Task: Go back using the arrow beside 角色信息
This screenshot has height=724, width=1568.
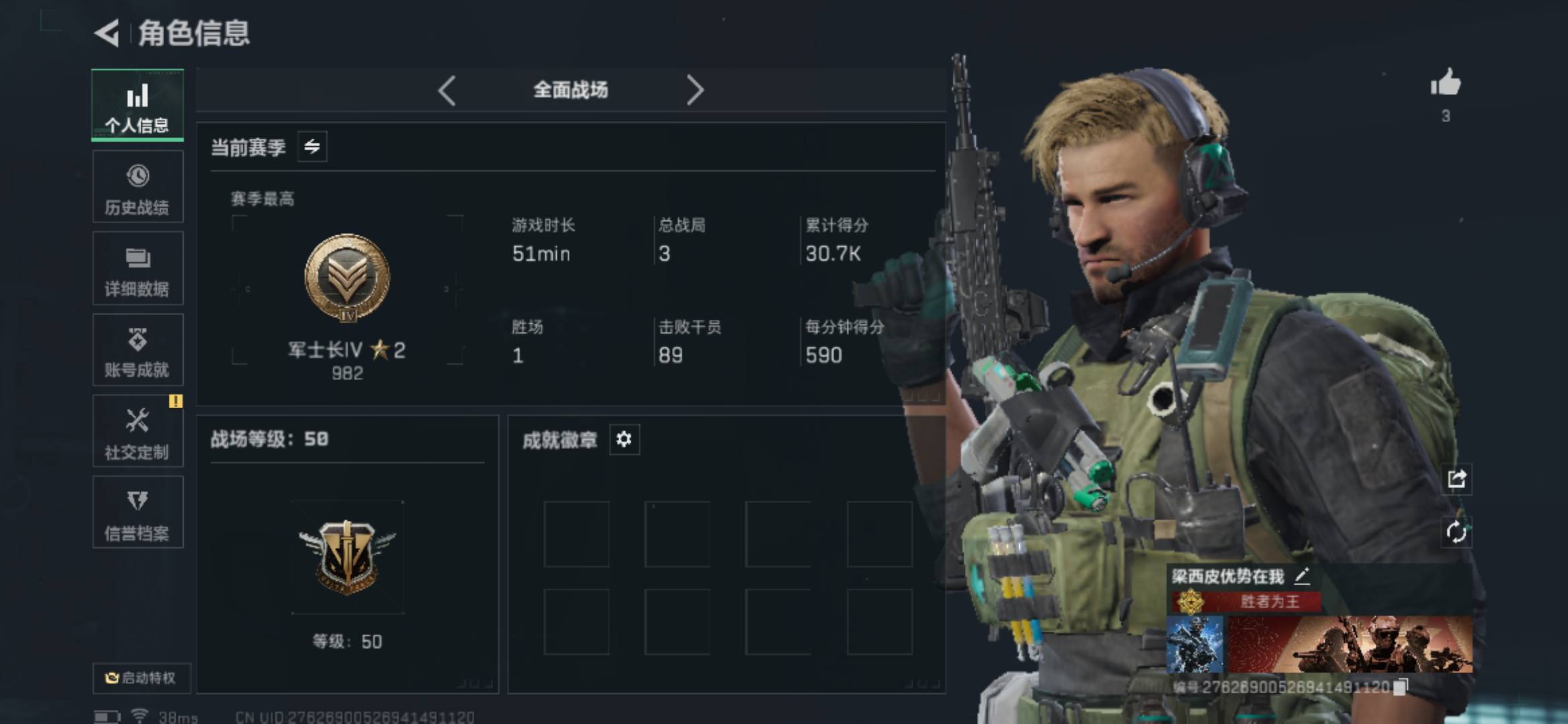Action: click(107, 33)
